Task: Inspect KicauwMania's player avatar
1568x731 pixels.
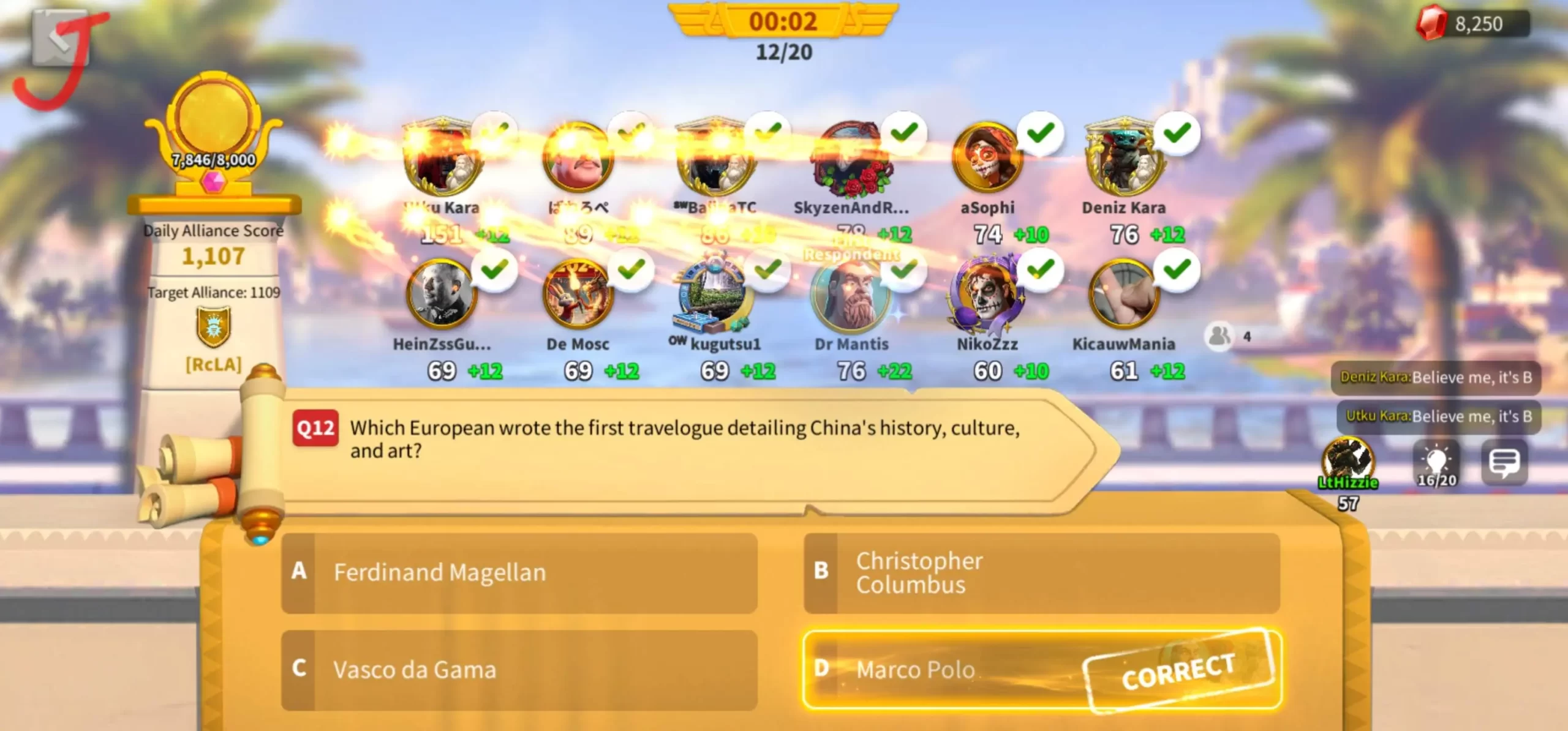Action: (1123, 296)
